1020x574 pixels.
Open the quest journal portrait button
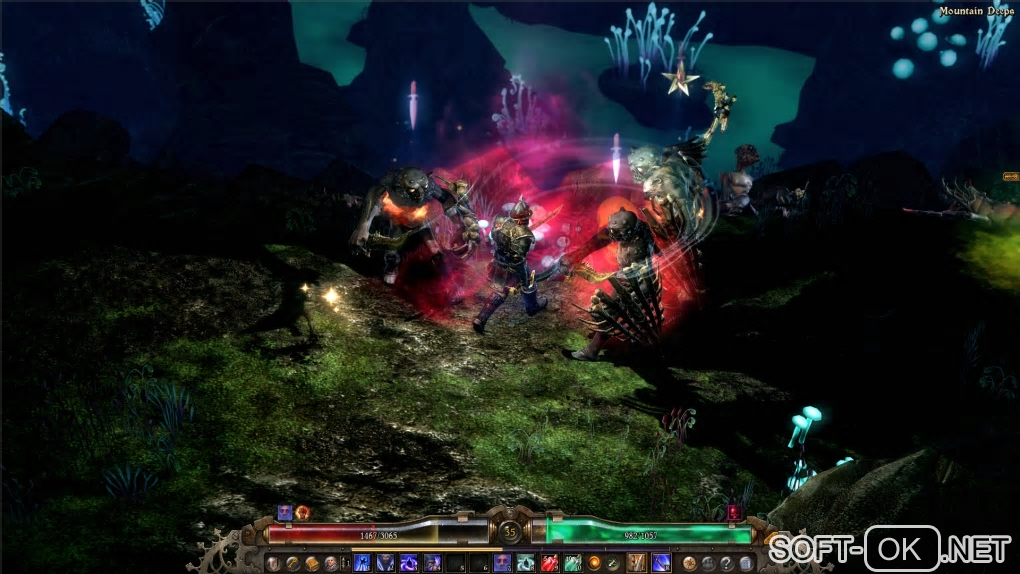pos(330,563)
